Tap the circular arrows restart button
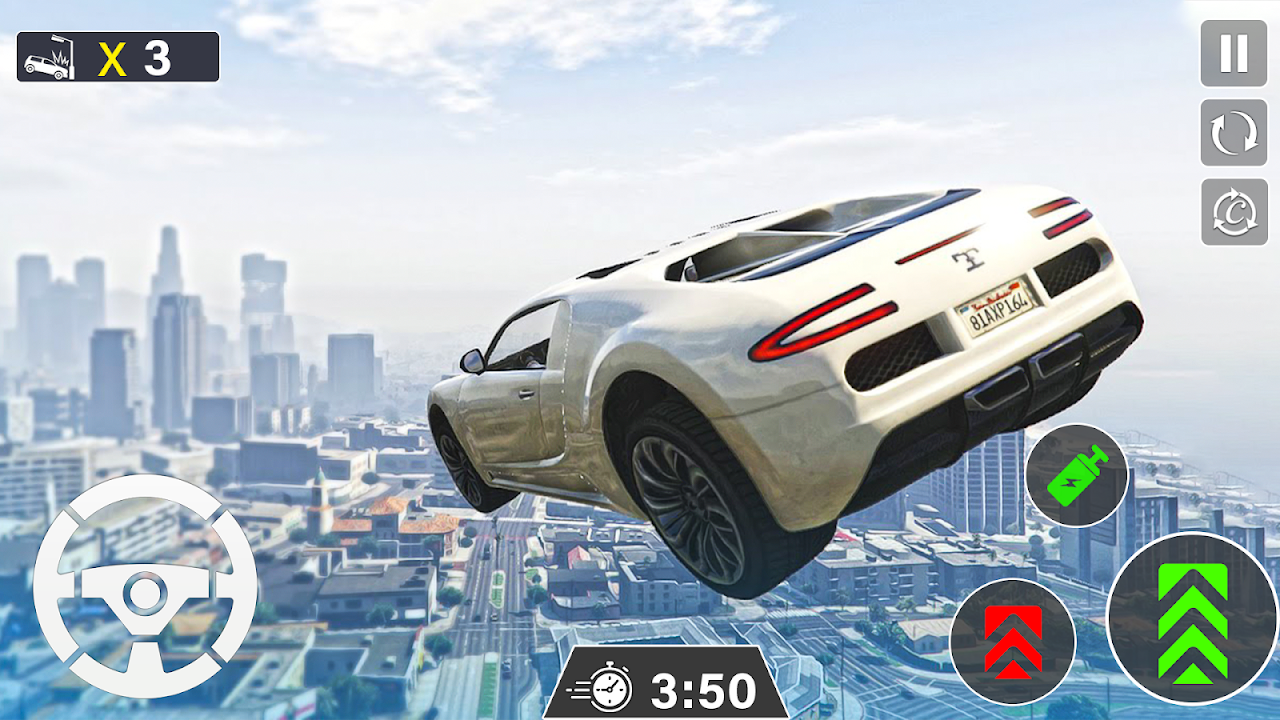The image size is (1280, 720). click(1233, 133)
